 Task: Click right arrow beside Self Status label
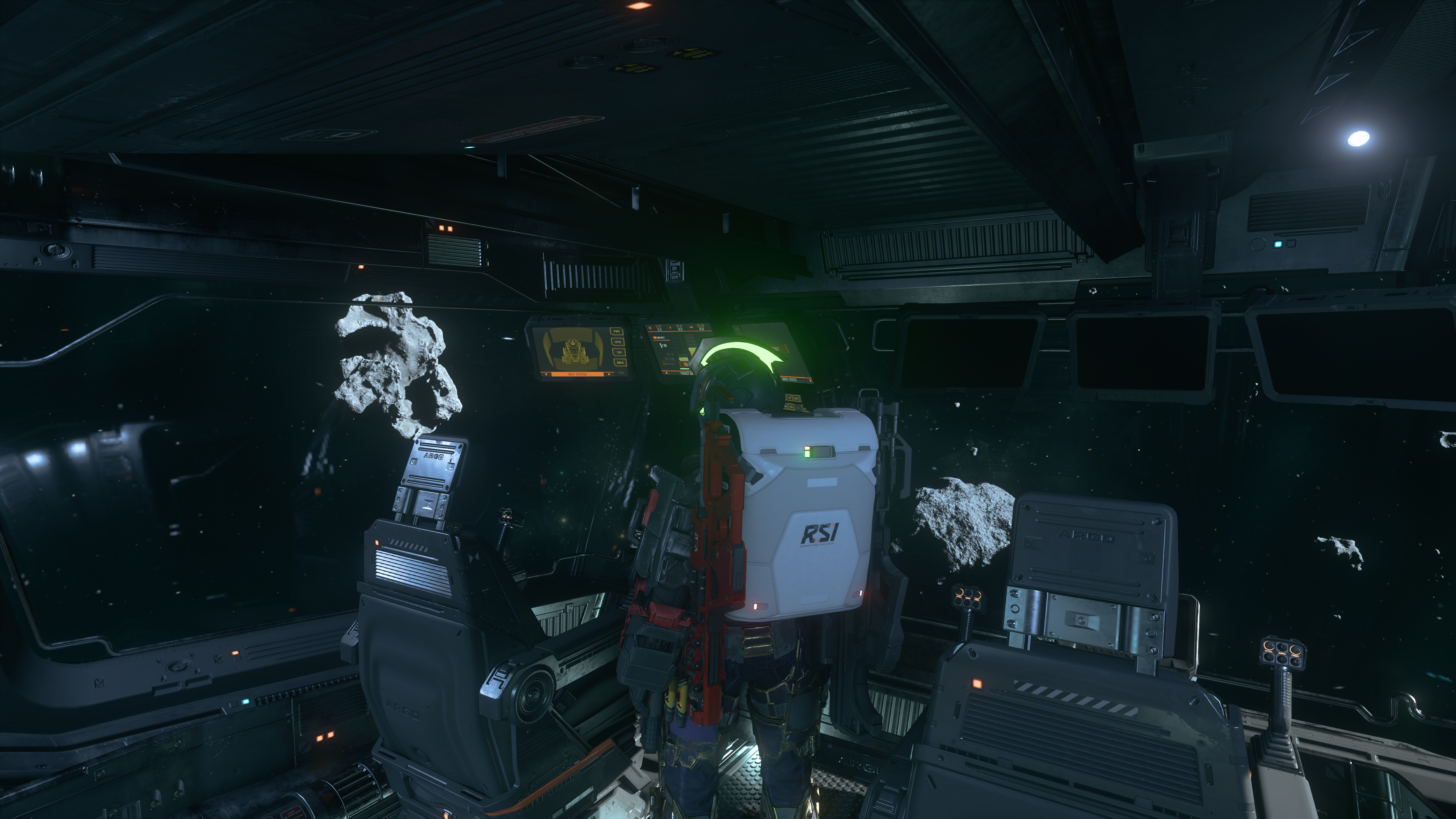(609, 374)
